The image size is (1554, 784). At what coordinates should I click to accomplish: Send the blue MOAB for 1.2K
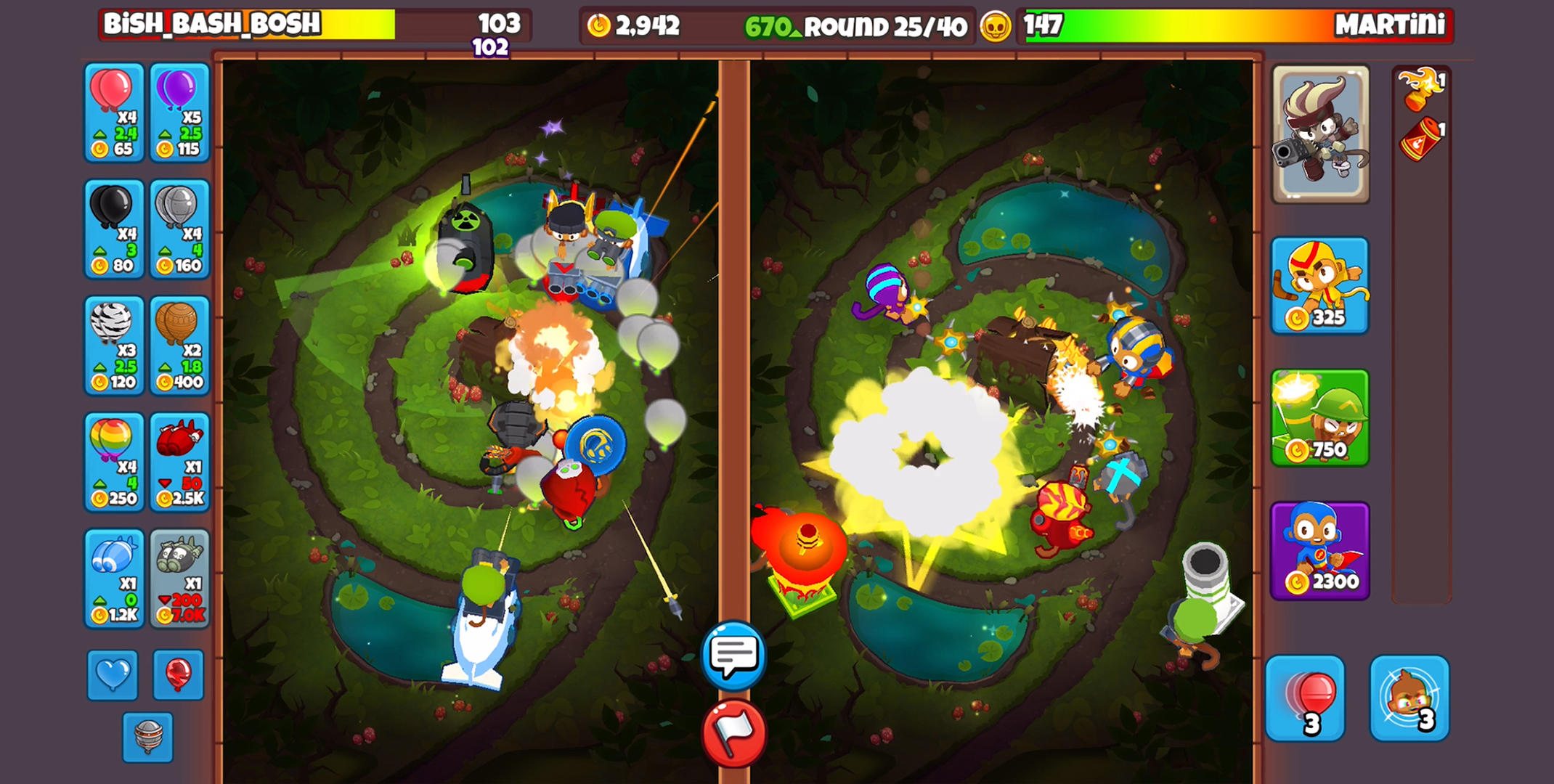coord(113,577)
